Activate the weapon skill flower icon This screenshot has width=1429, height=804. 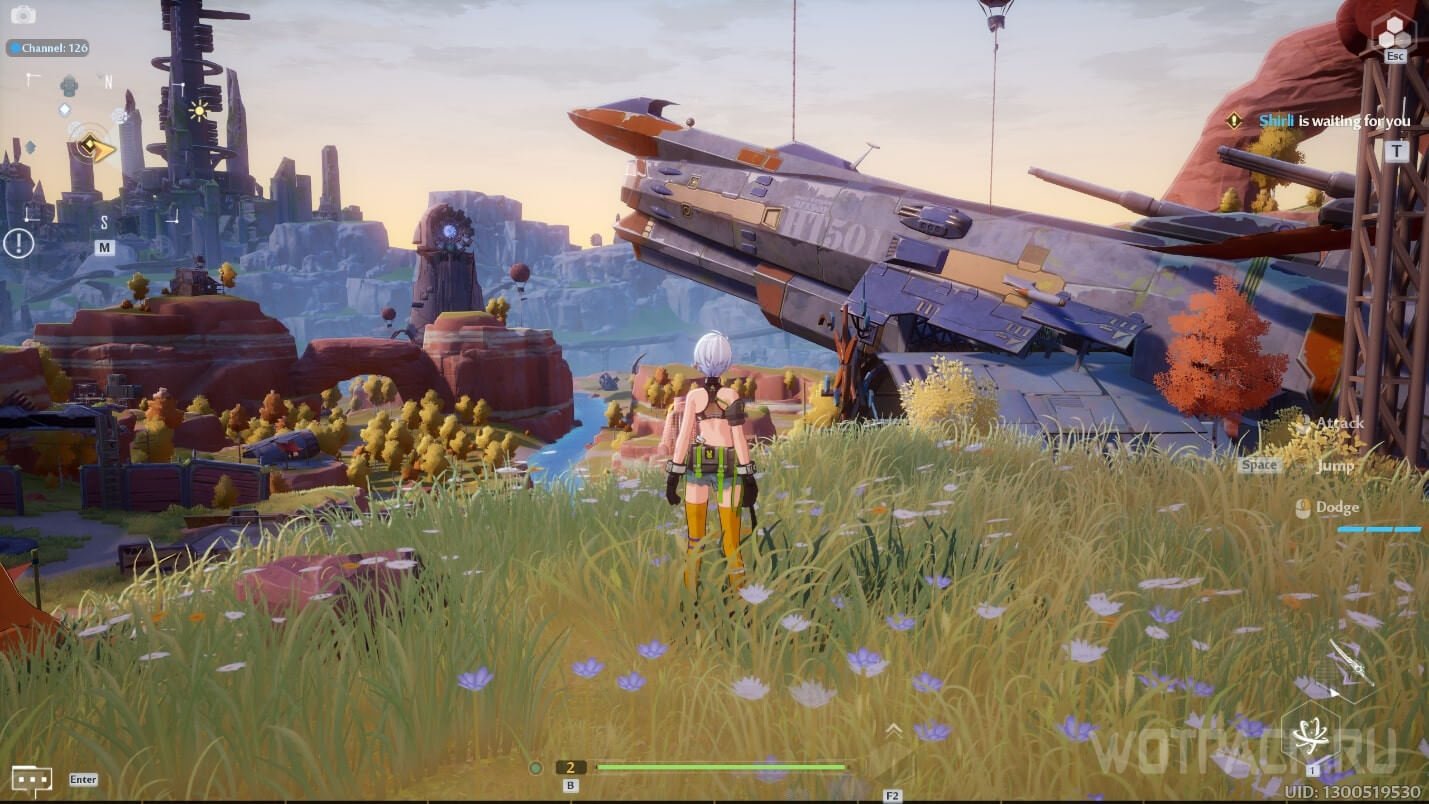point(1310,737)
